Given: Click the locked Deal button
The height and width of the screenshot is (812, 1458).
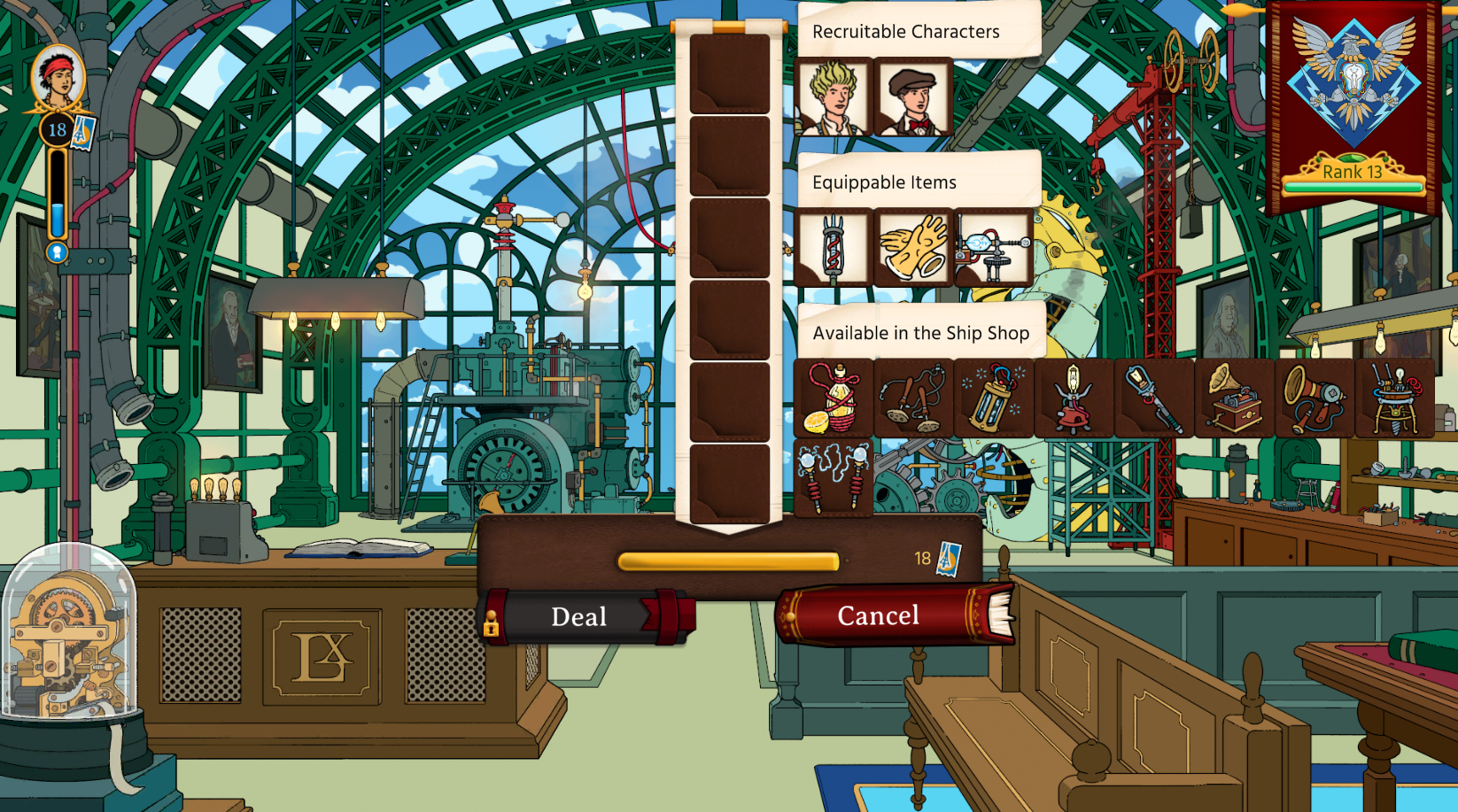Looking at the screenshot, I should coord(580,616).
